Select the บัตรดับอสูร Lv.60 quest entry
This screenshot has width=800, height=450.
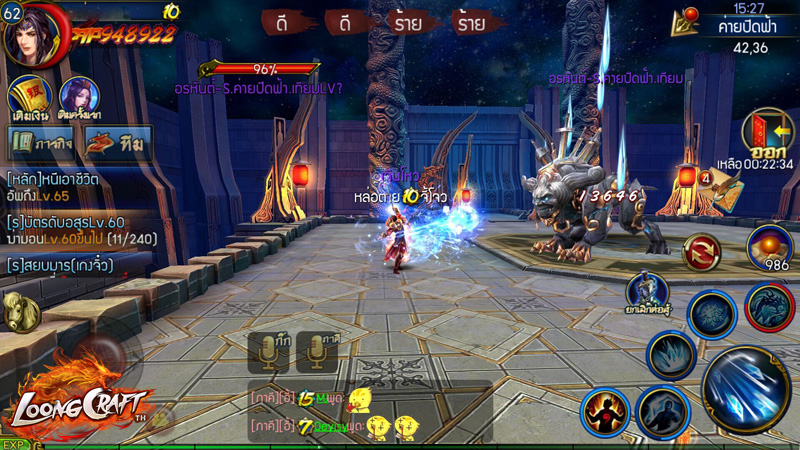click(x=70, y=231)
